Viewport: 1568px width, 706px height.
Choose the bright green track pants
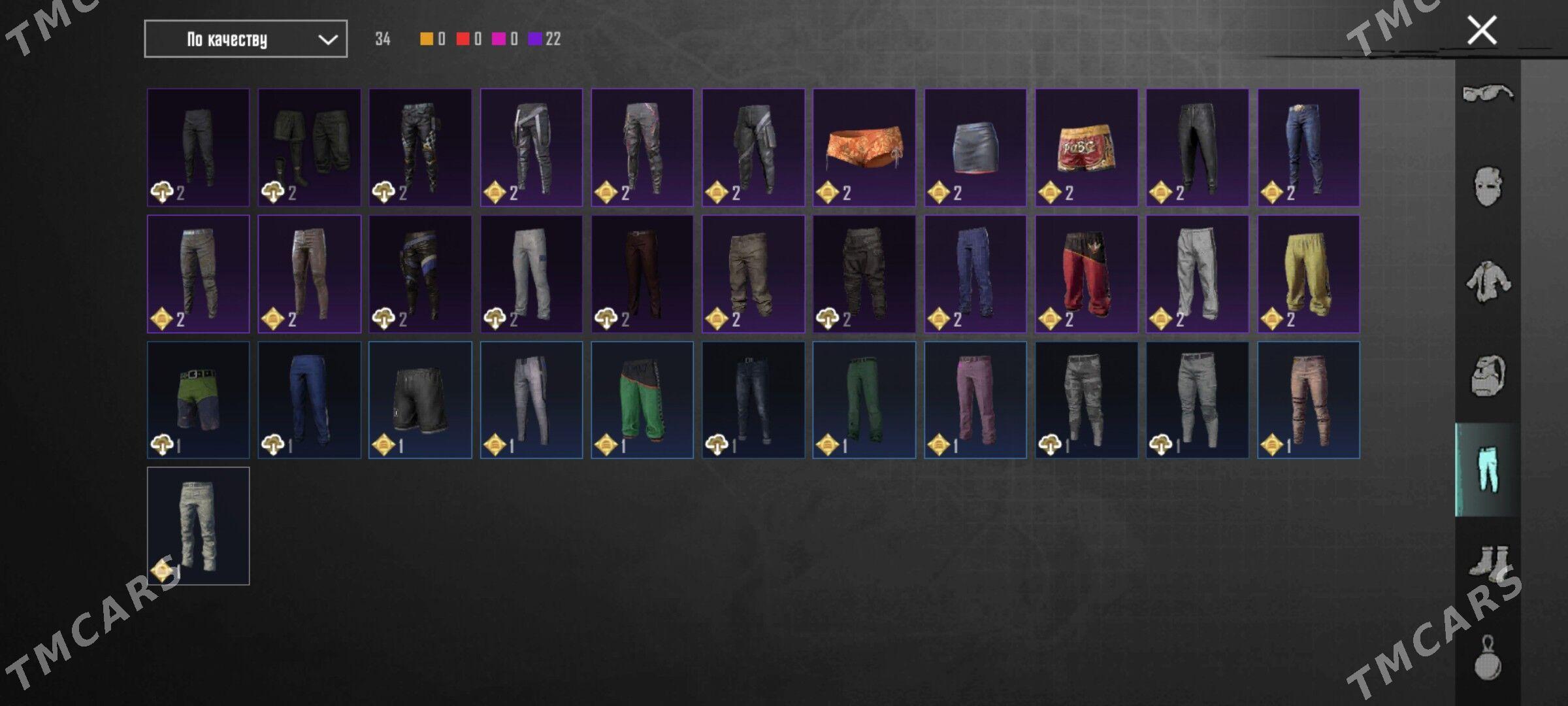click(x=642, y=400)
